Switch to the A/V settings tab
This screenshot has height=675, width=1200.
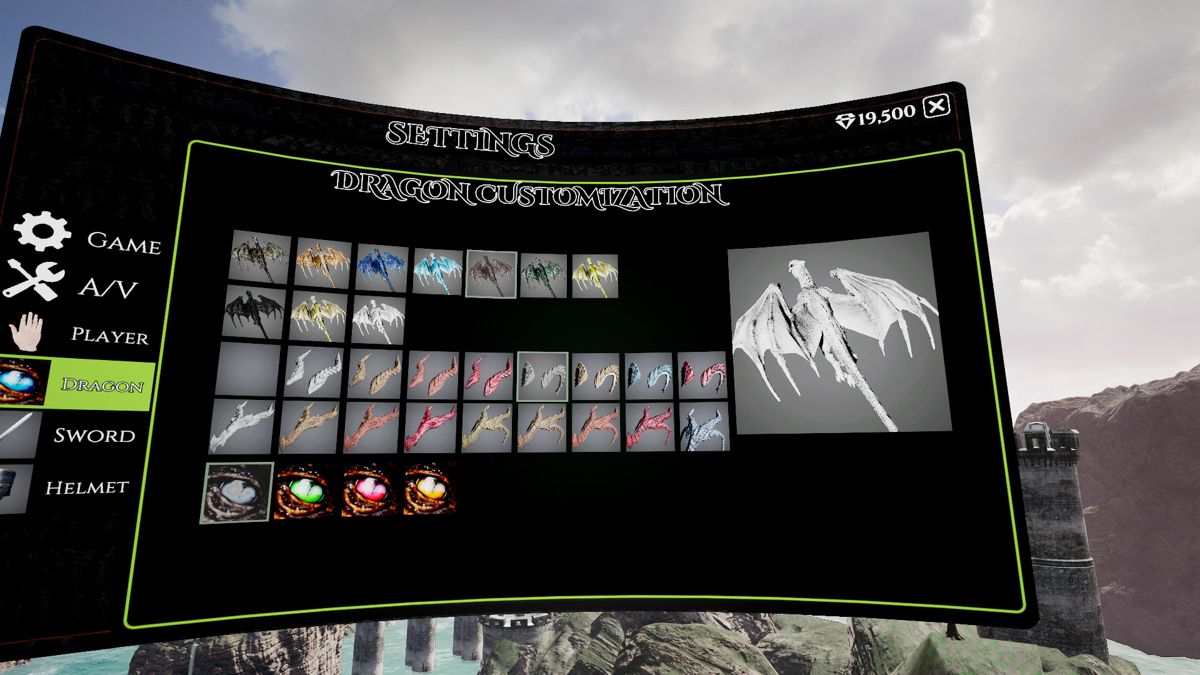75,285
